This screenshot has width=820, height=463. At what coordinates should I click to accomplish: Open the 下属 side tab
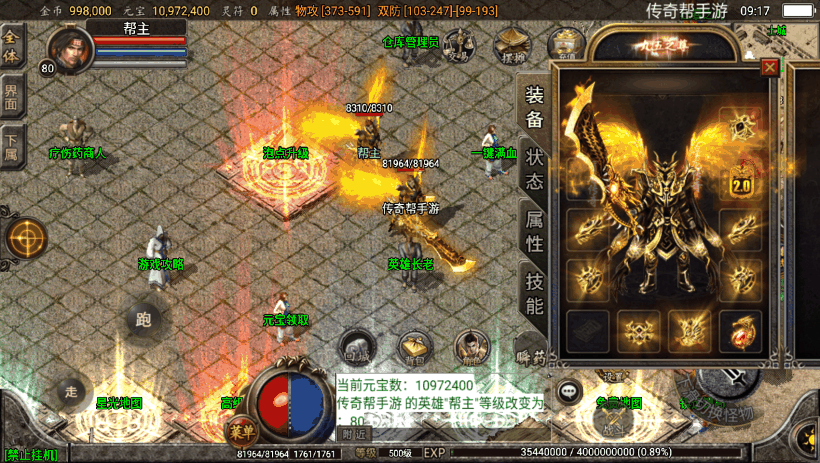[x=12, y=145]
